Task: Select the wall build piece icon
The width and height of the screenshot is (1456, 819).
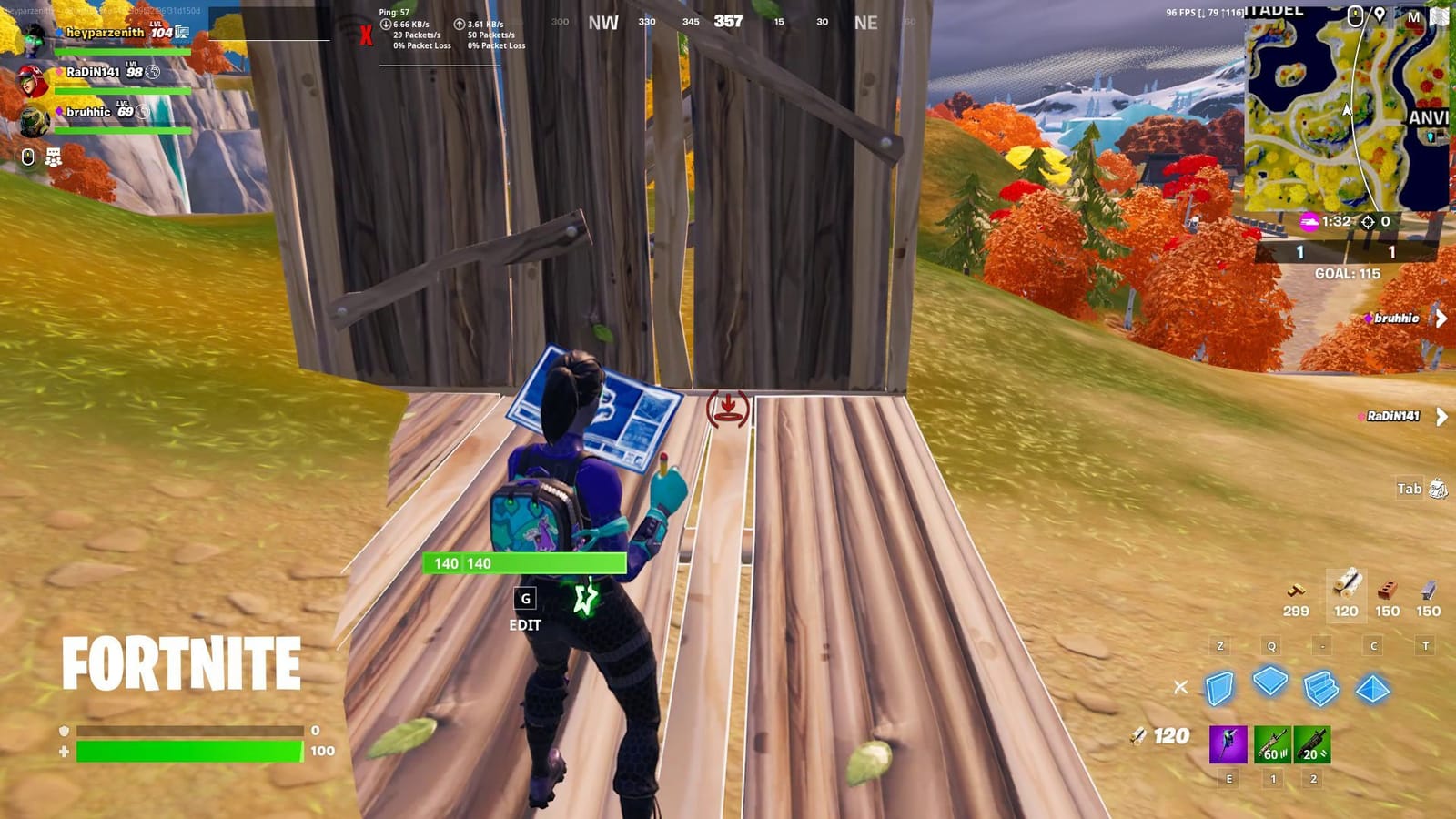Action: tap(1218, 688)
